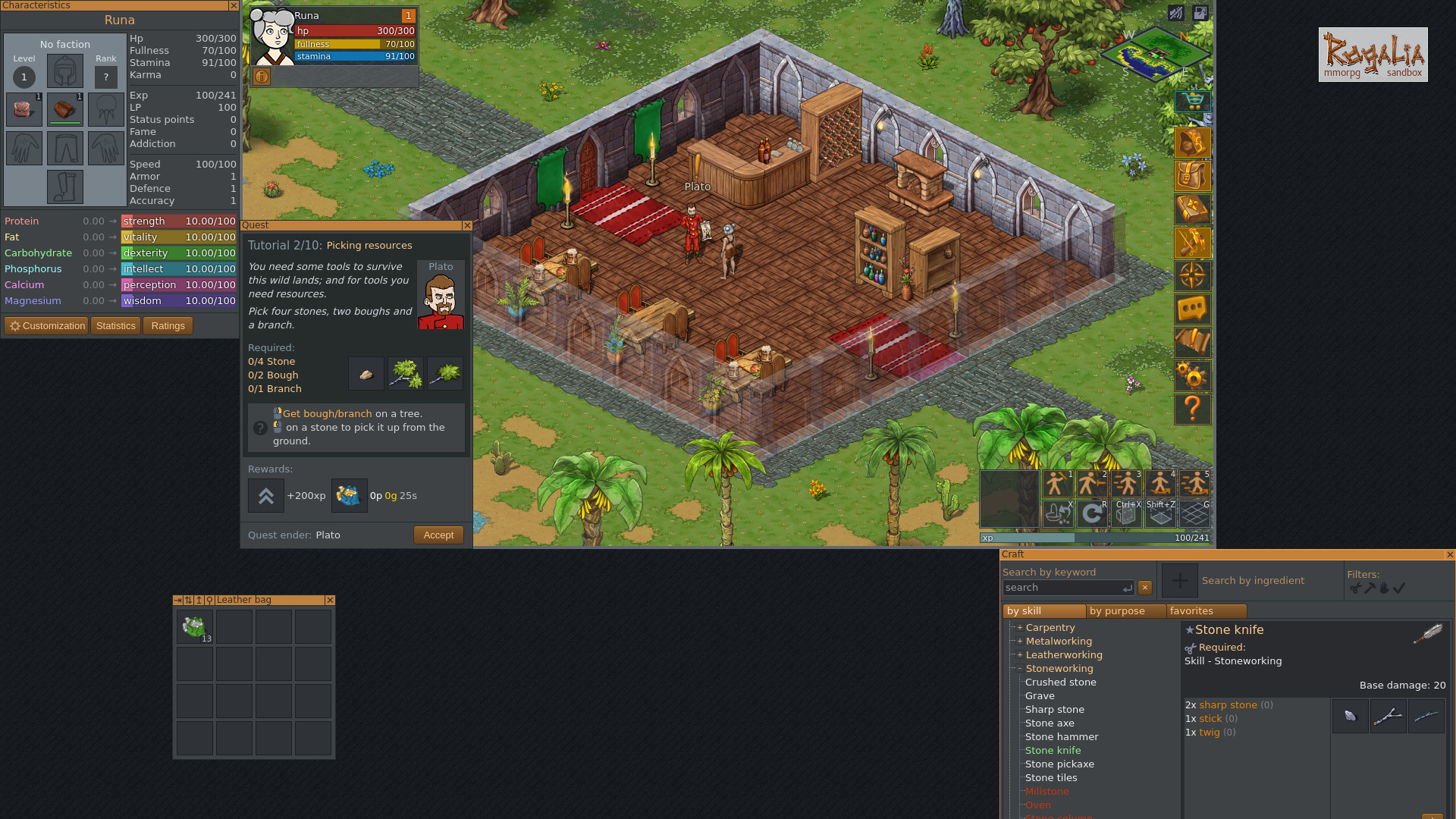Viewport: 1456px width, 819px height.
Task: Open the favorites craft tab
Action: (1191, 611)
